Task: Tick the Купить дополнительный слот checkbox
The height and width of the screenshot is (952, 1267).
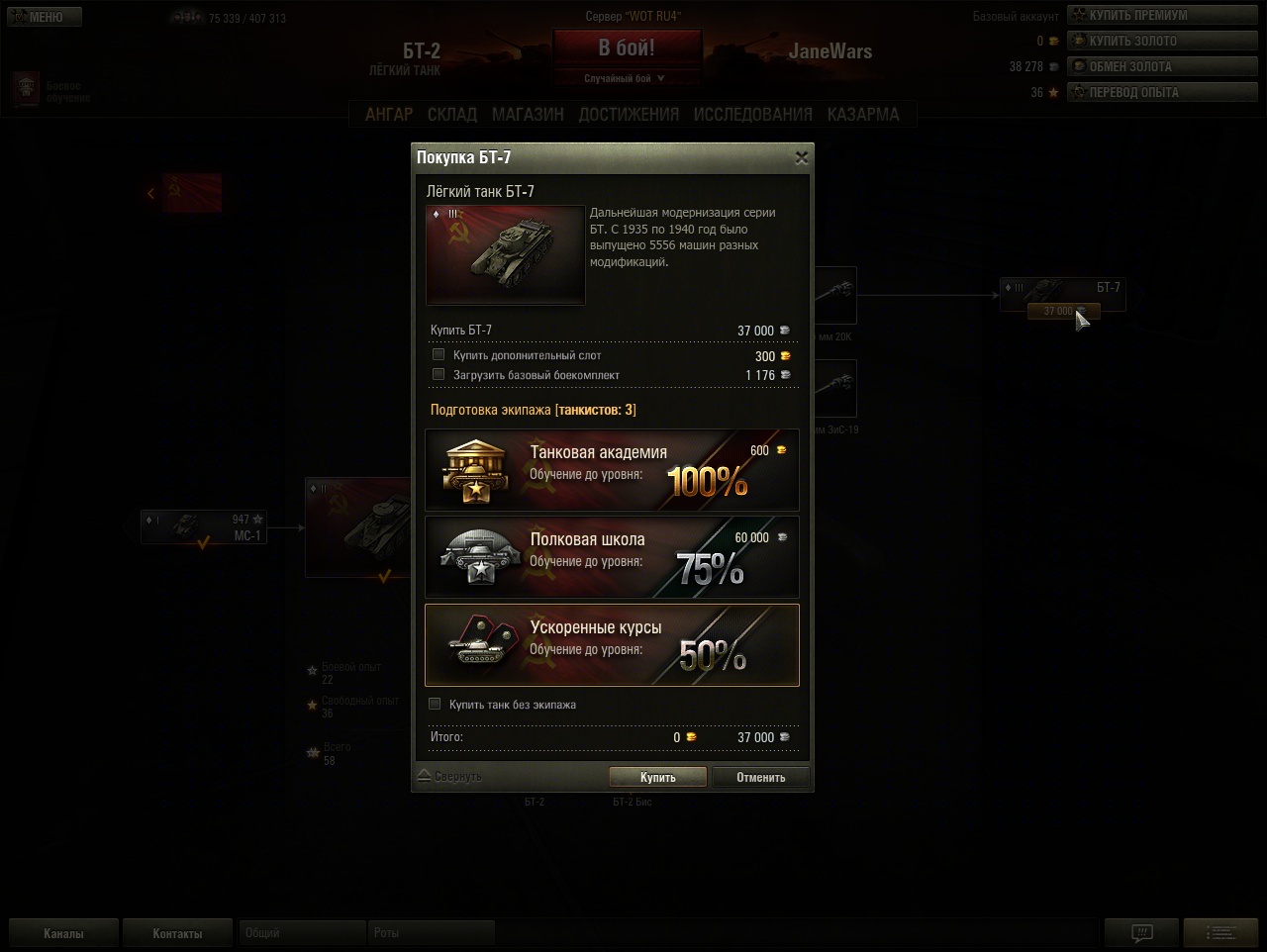Action: tap(439, 354)
